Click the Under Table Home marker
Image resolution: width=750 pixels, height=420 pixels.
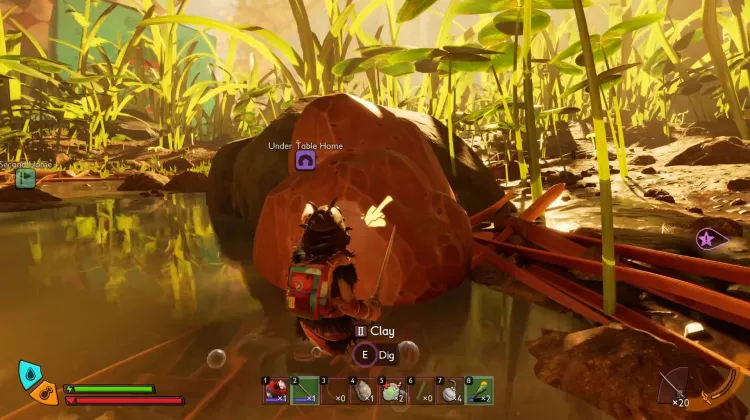coord(305,160)
